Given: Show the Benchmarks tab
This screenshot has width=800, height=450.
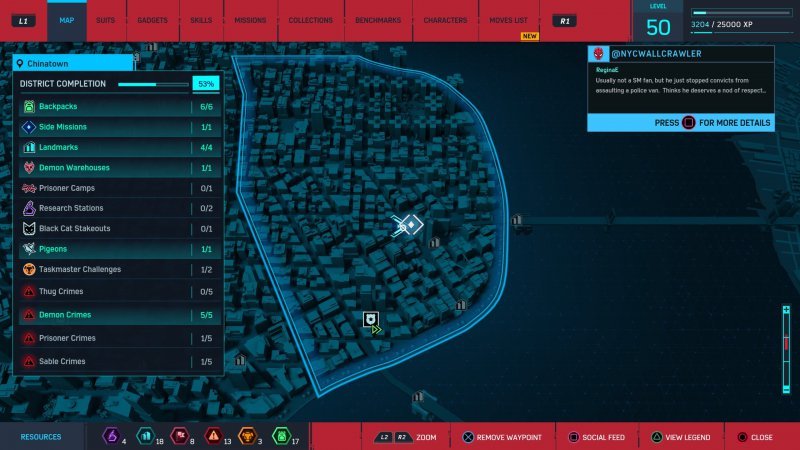Looking at the screenshot, I should click(377, 20).
